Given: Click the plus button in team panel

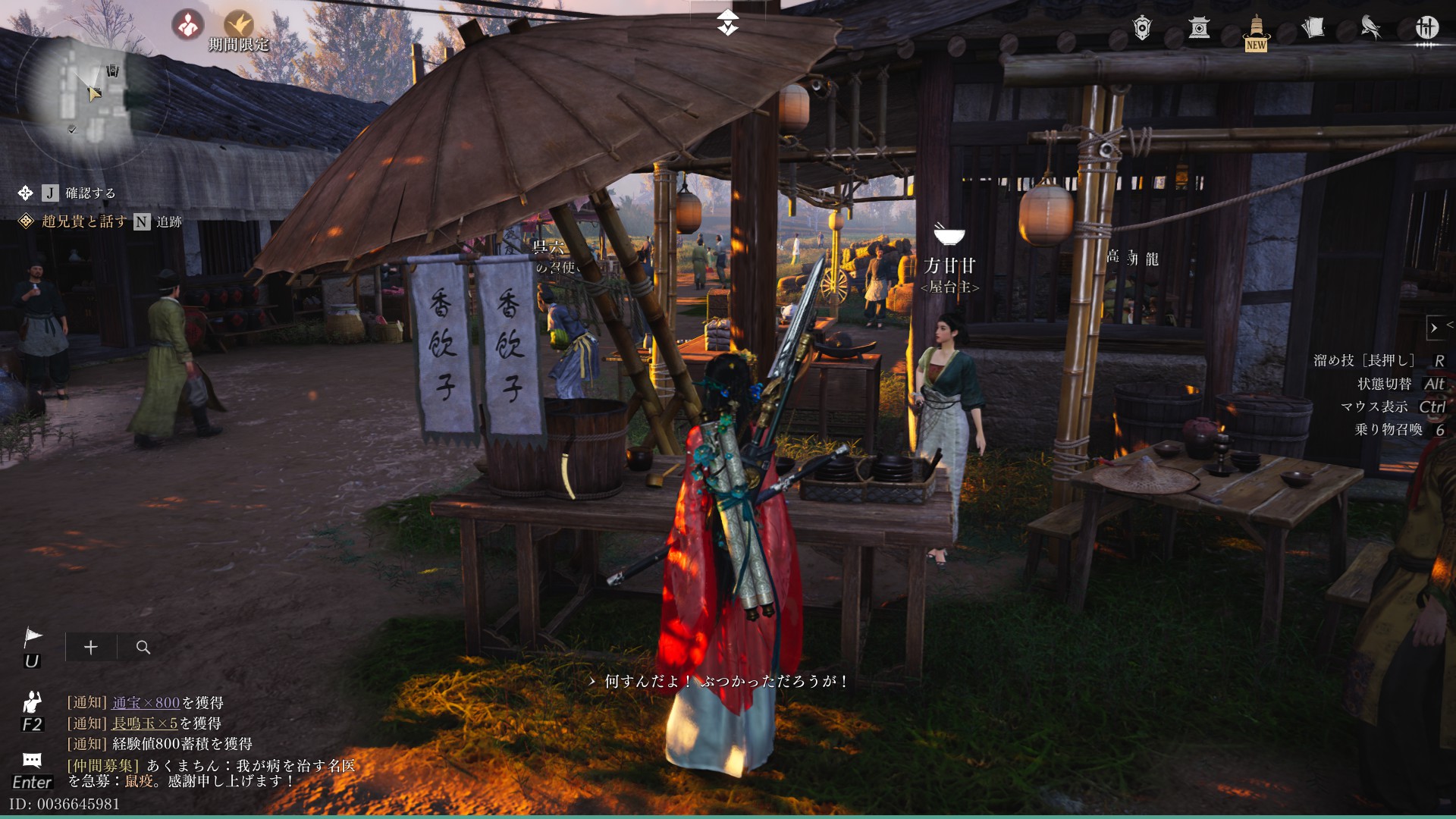Looking at the screenshot, I should 91,647.
